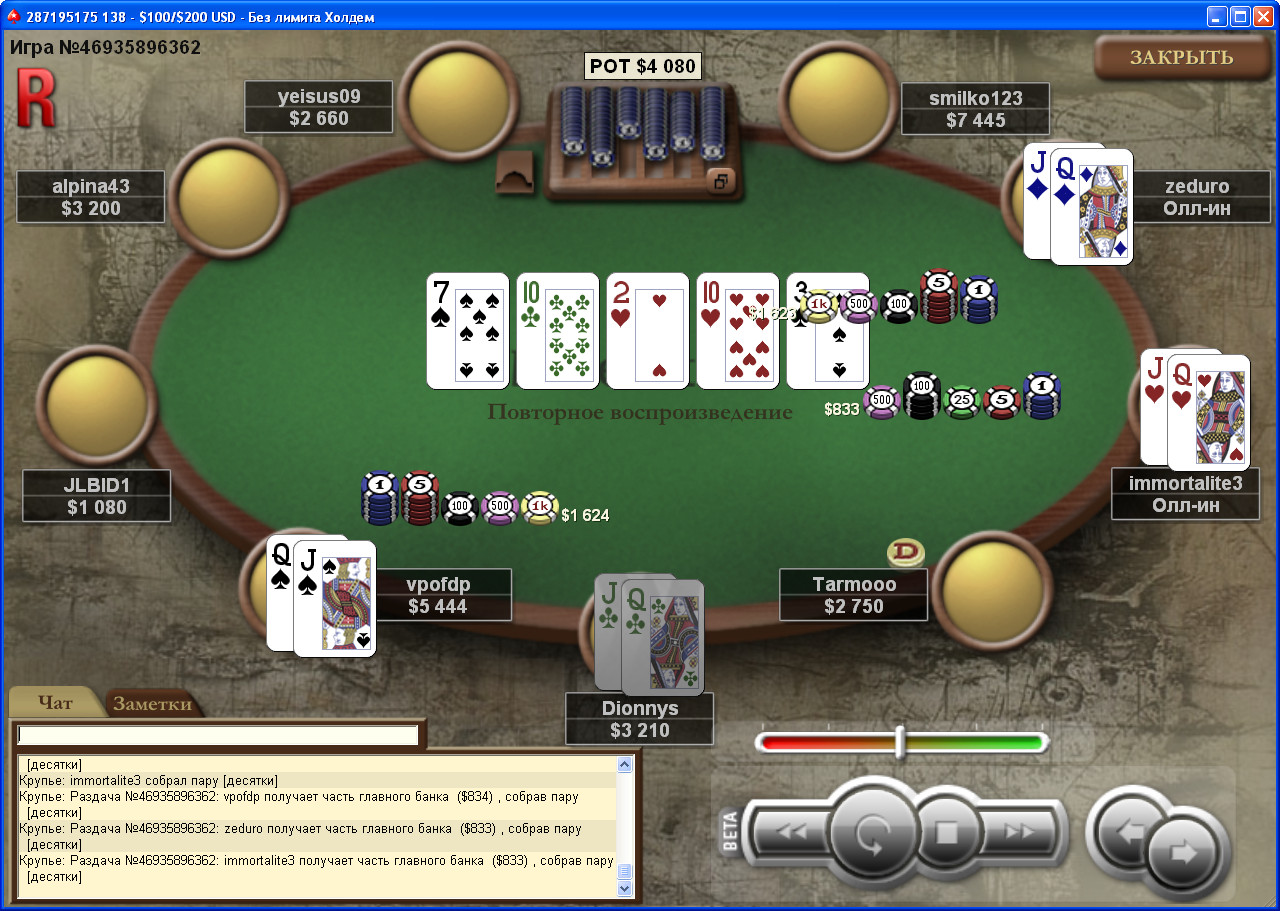Open the small popout icon on the chip tray
The width and height of the screenshot is (1280, 911).
pos(722,181)
